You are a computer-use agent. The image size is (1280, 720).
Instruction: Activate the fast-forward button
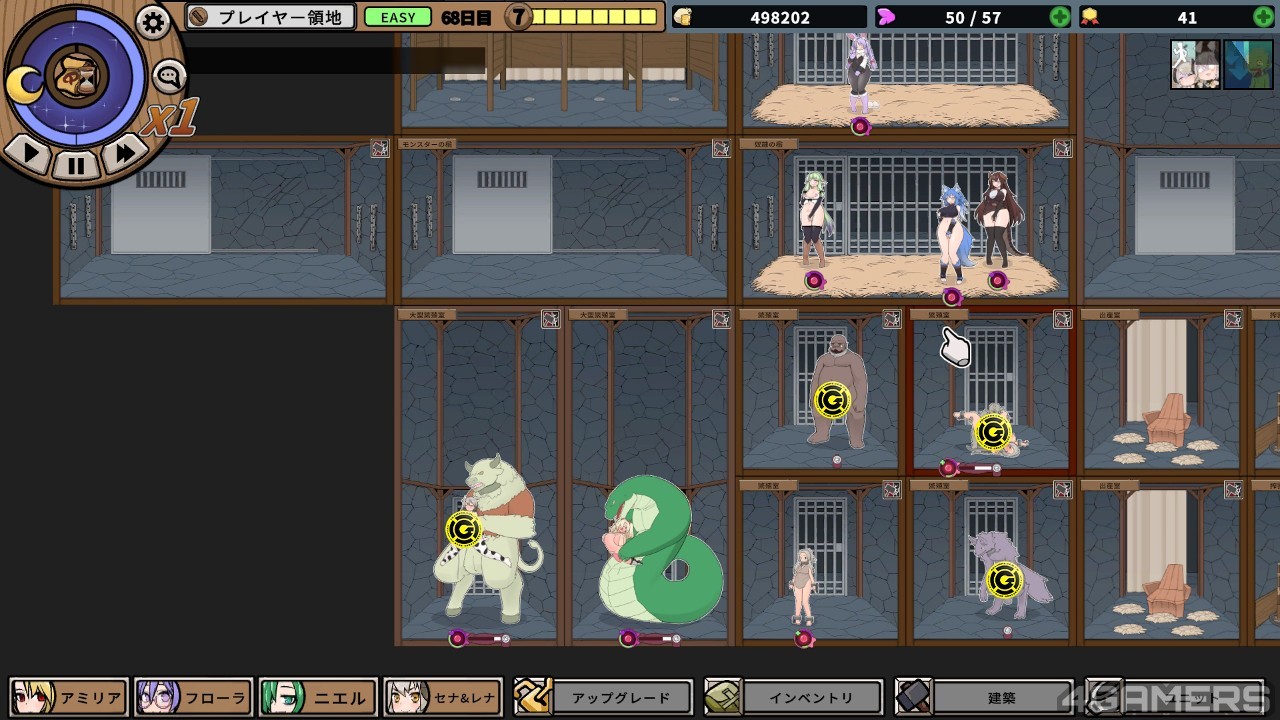(x=124, y=154)
